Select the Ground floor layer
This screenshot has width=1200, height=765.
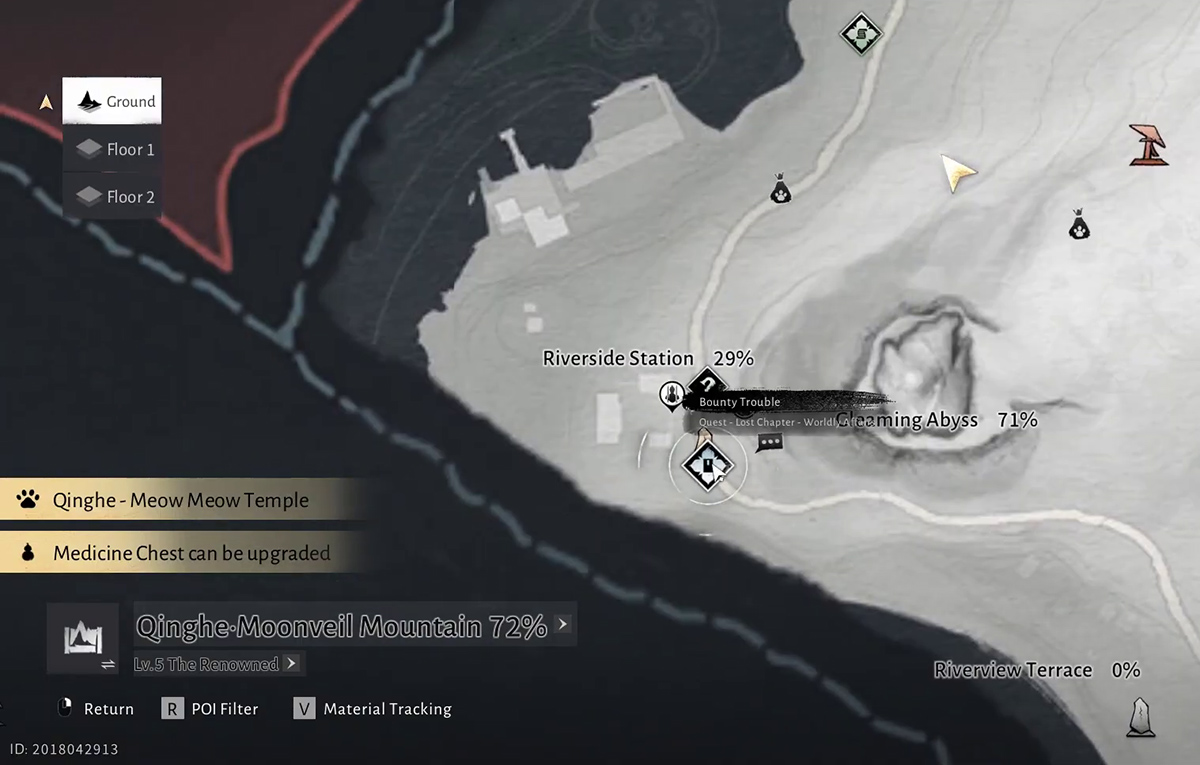(x=112, y=101)
